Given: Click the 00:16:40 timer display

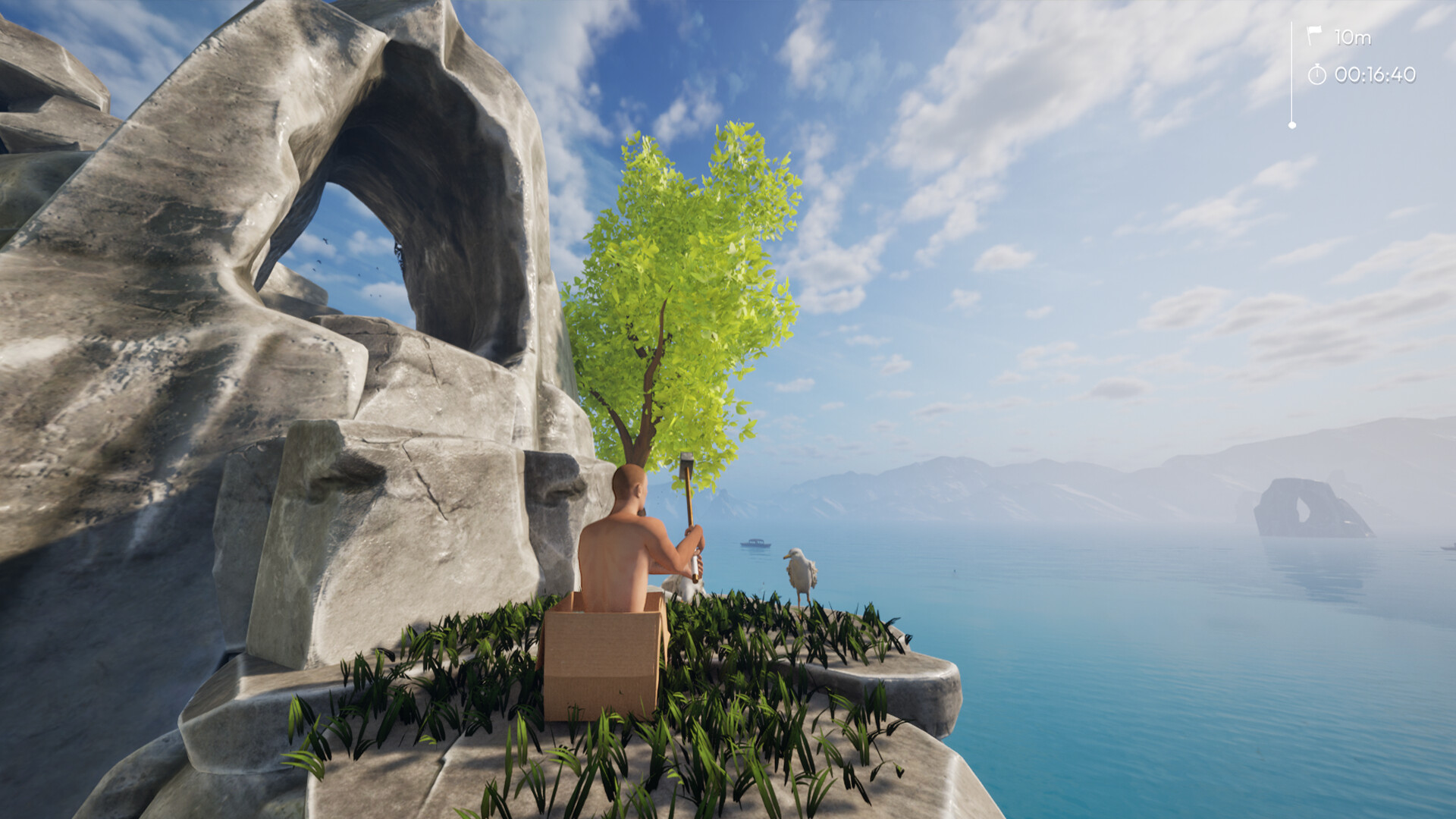Looking at the screenshot, I should 1374,75.
